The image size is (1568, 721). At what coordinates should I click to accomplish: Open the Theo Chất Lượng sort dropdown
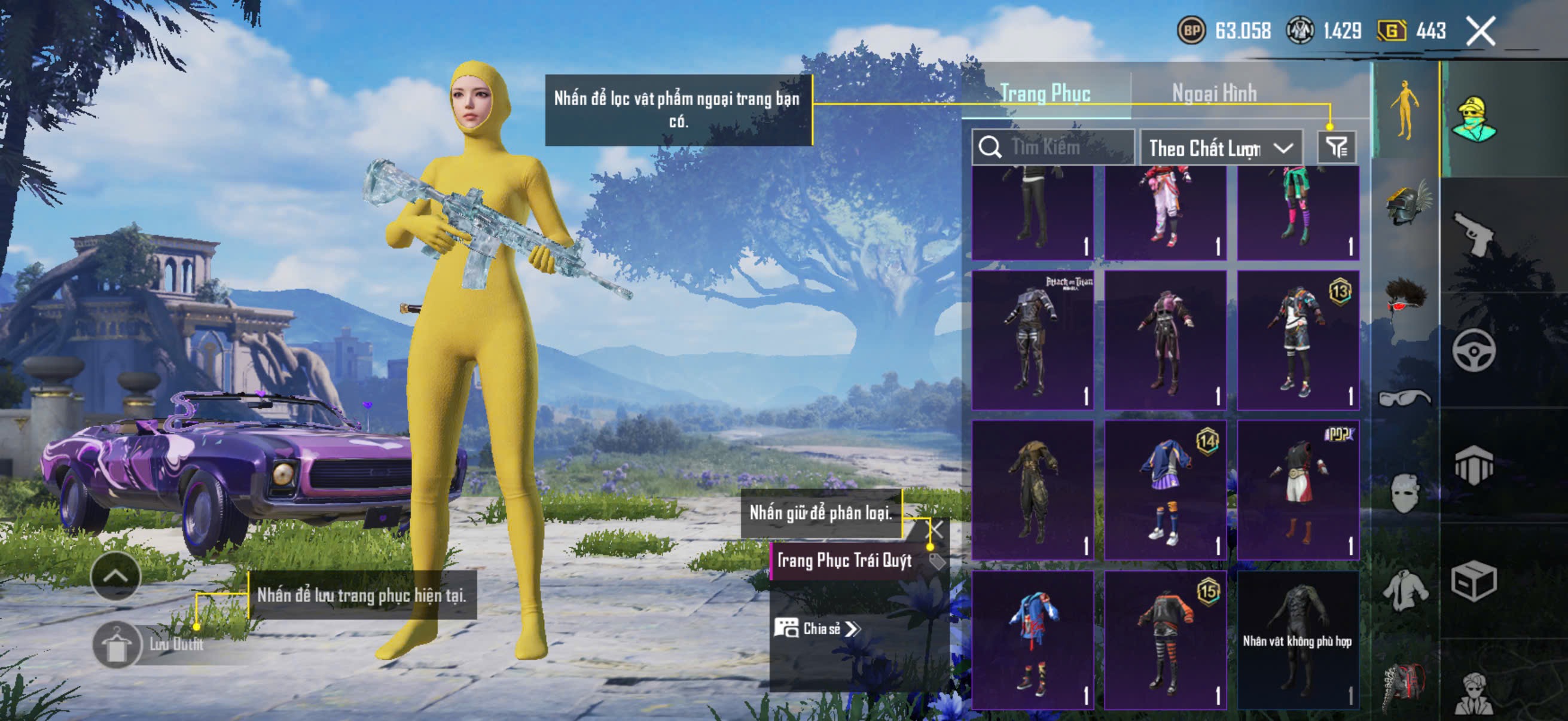click(1221, 148)
